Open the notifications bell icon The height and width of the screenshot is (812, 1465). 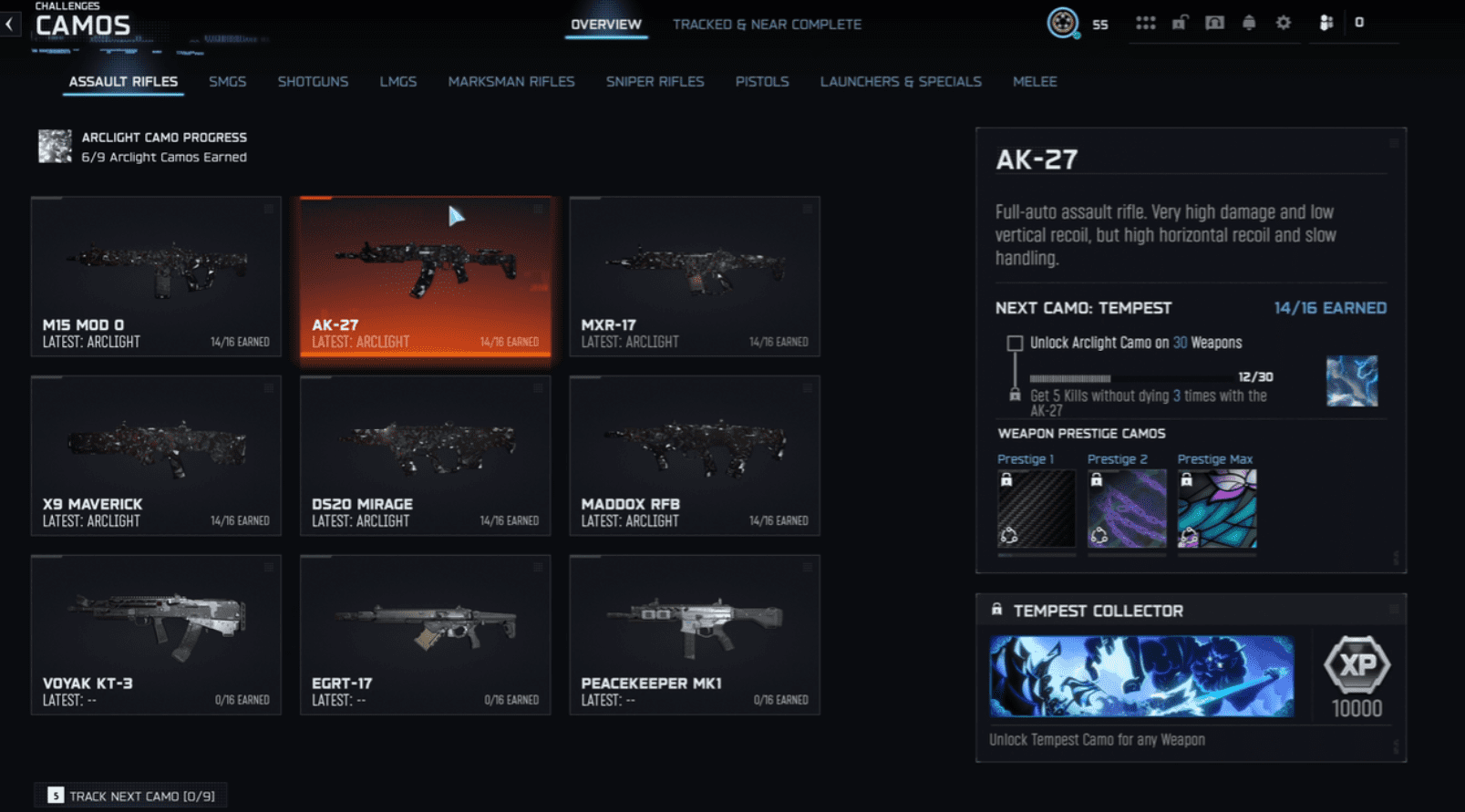pyautogui.click(x=1249, y=25)
